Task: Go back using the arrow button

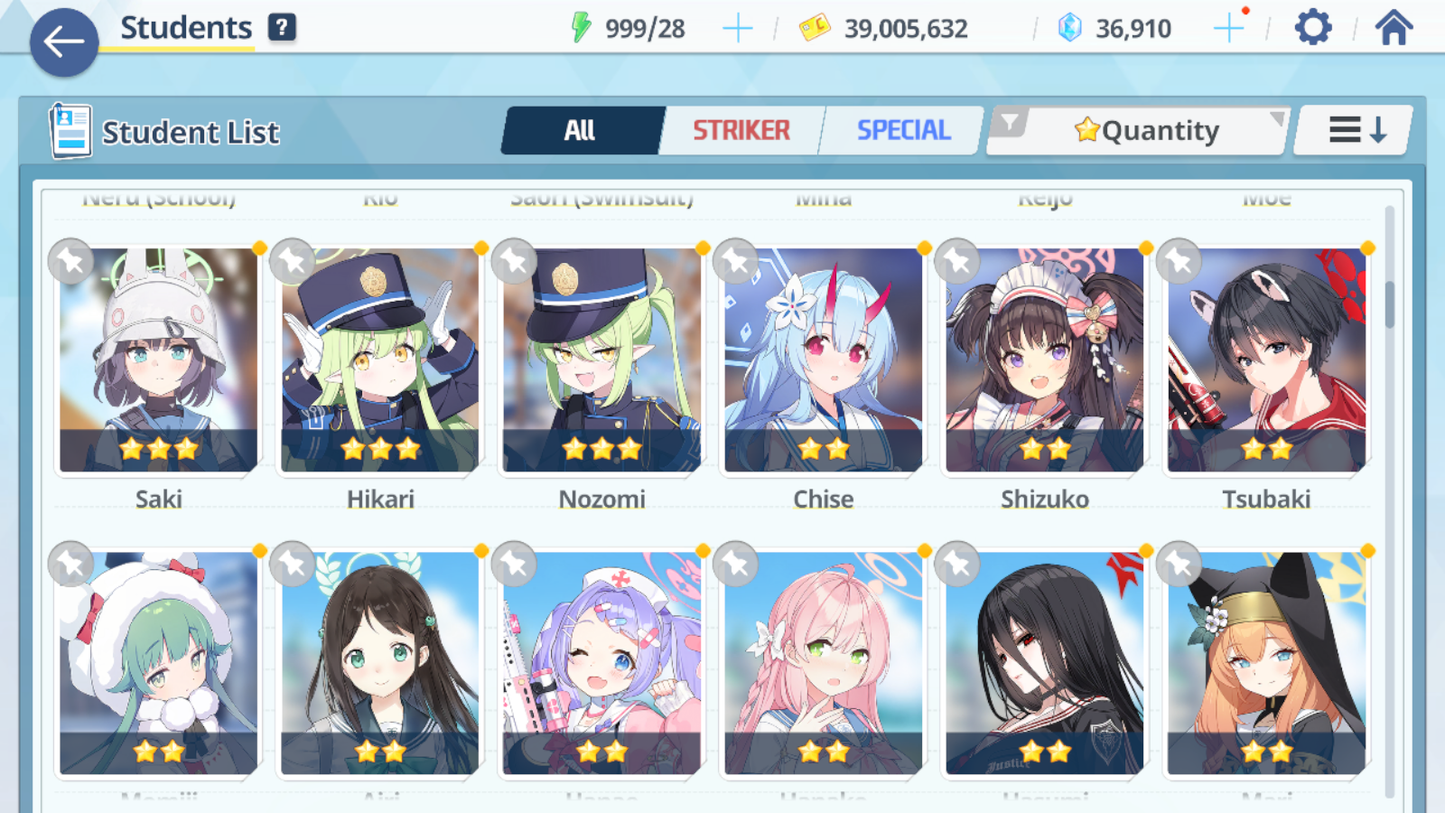Action: pos(64,42)
